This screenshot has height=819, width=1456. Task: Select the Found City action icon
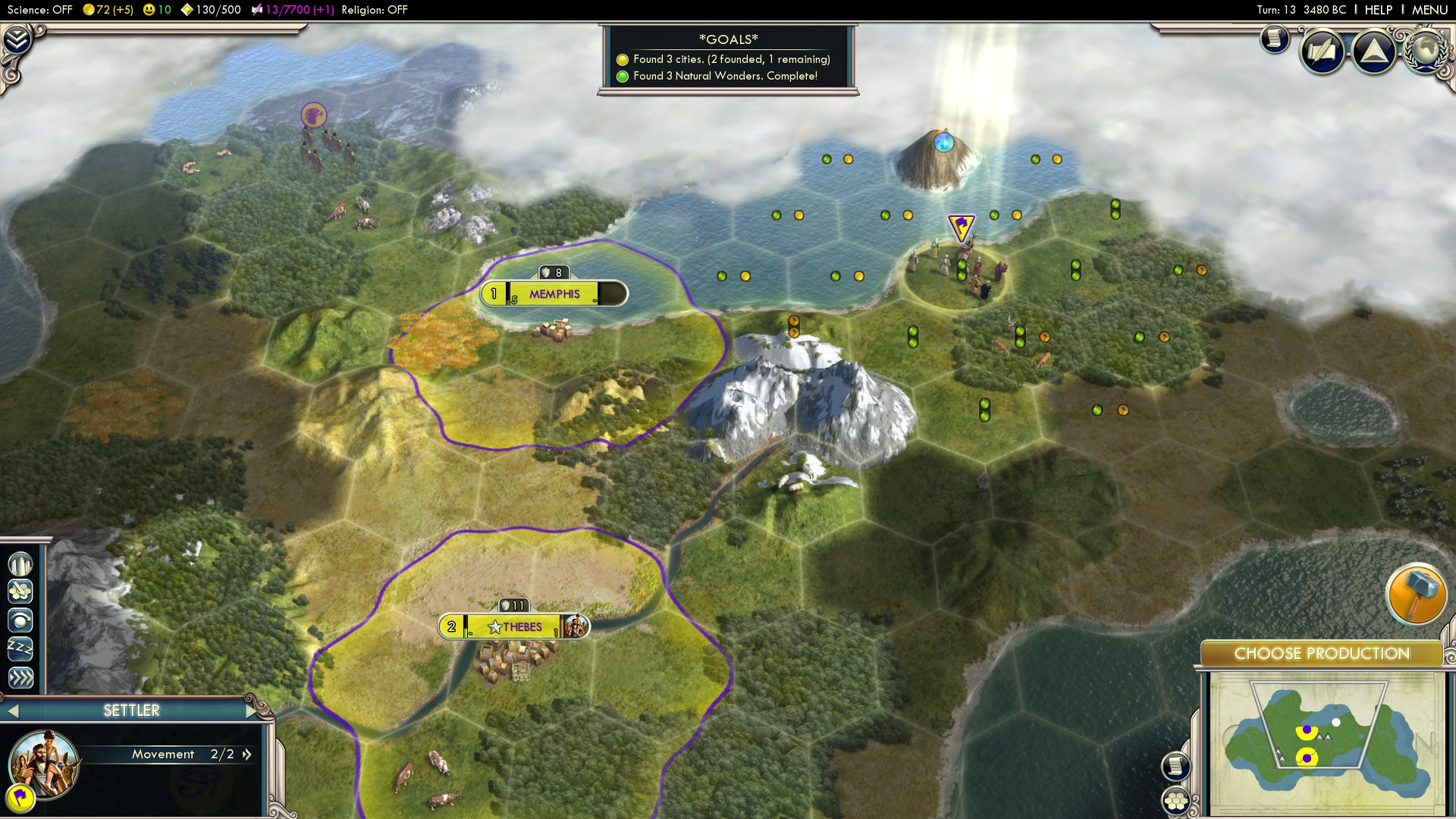21,565
